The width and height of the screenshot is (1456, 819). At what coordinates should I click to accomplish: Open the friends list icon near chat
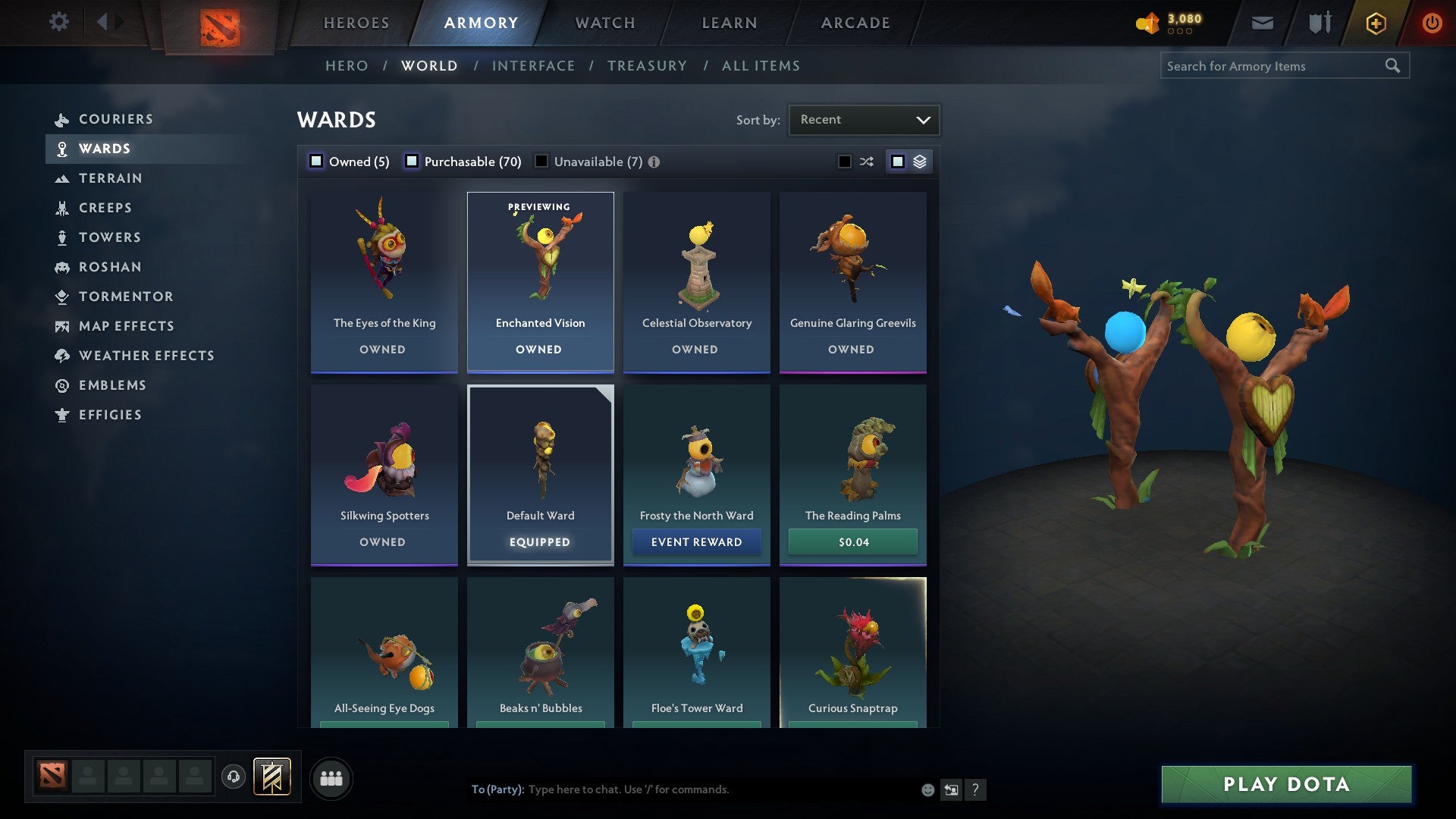click(331, 778)
